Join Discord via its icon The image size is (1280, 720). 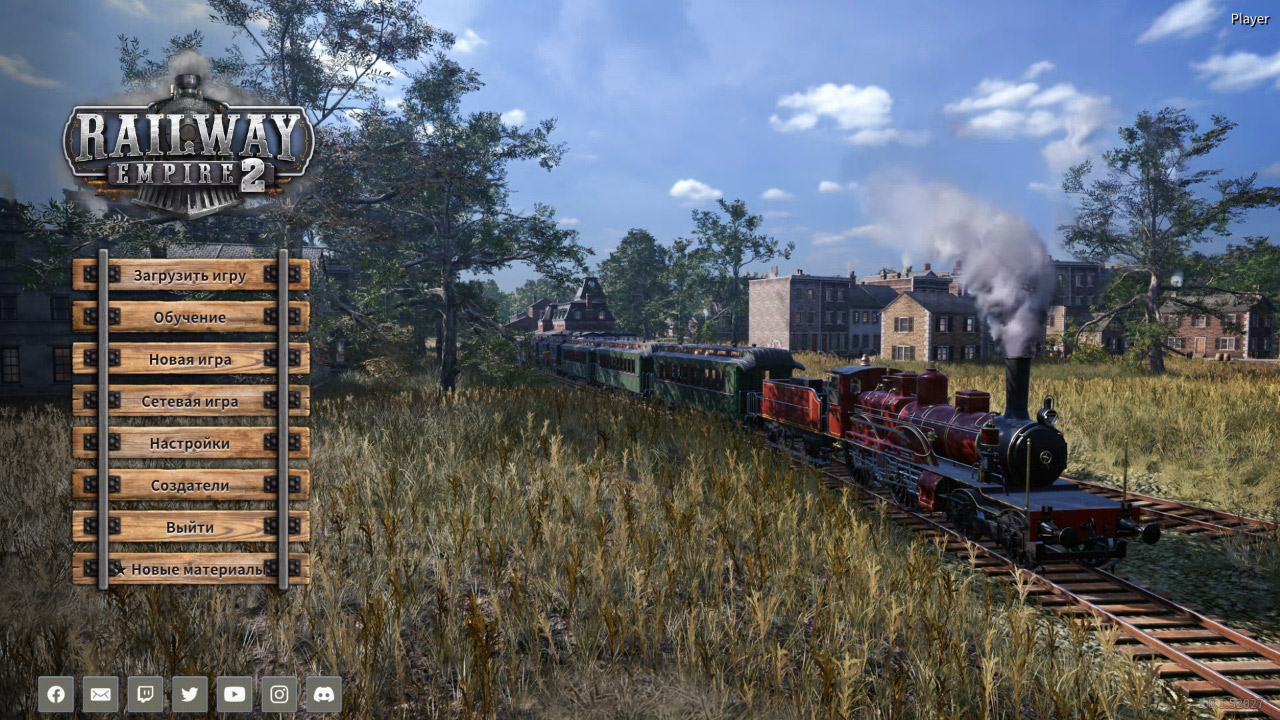pyautogui.click(x=322, y=694)
